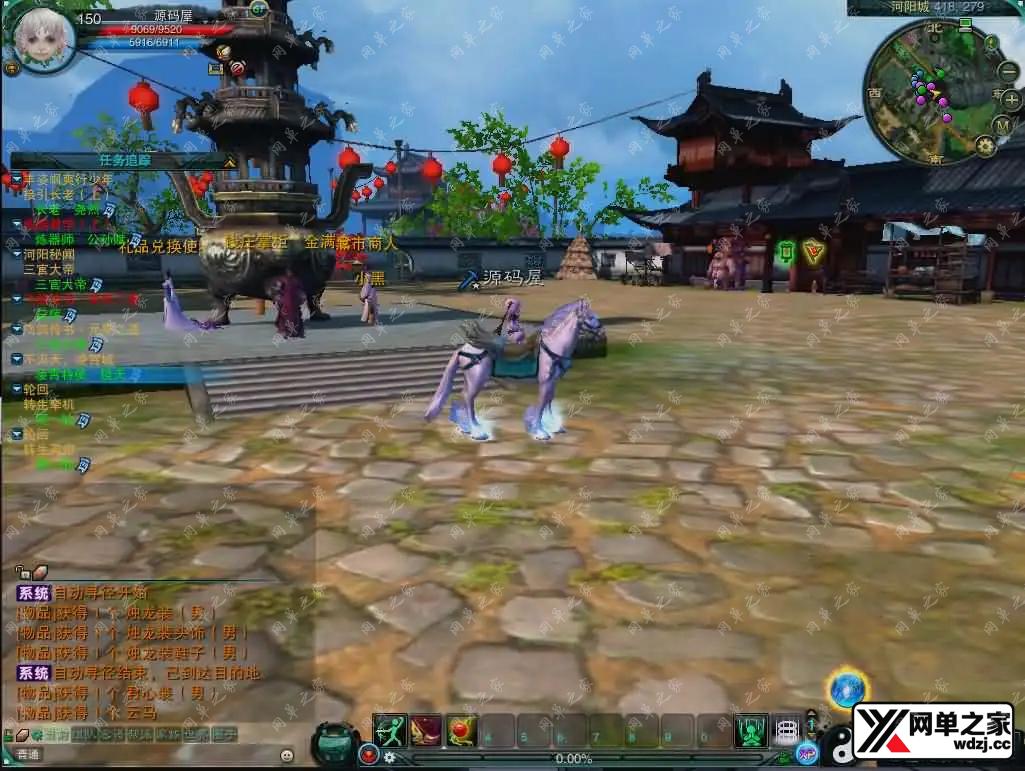Open the grid icon right of hotbar
This screenshot has height=771, width=1025.
point(788,730)
